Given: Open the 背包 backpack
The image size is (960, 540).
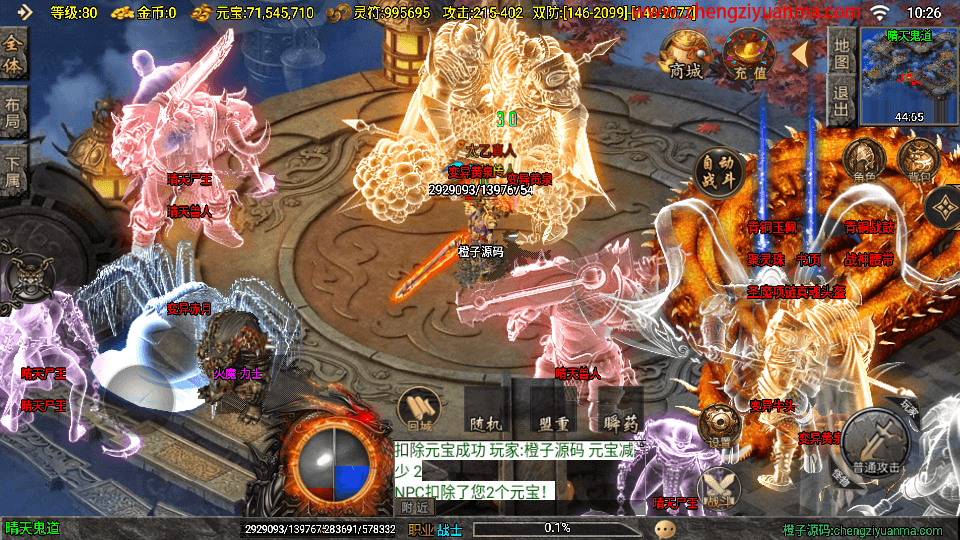Looking at the screenshot, I should tap(917, 161).
